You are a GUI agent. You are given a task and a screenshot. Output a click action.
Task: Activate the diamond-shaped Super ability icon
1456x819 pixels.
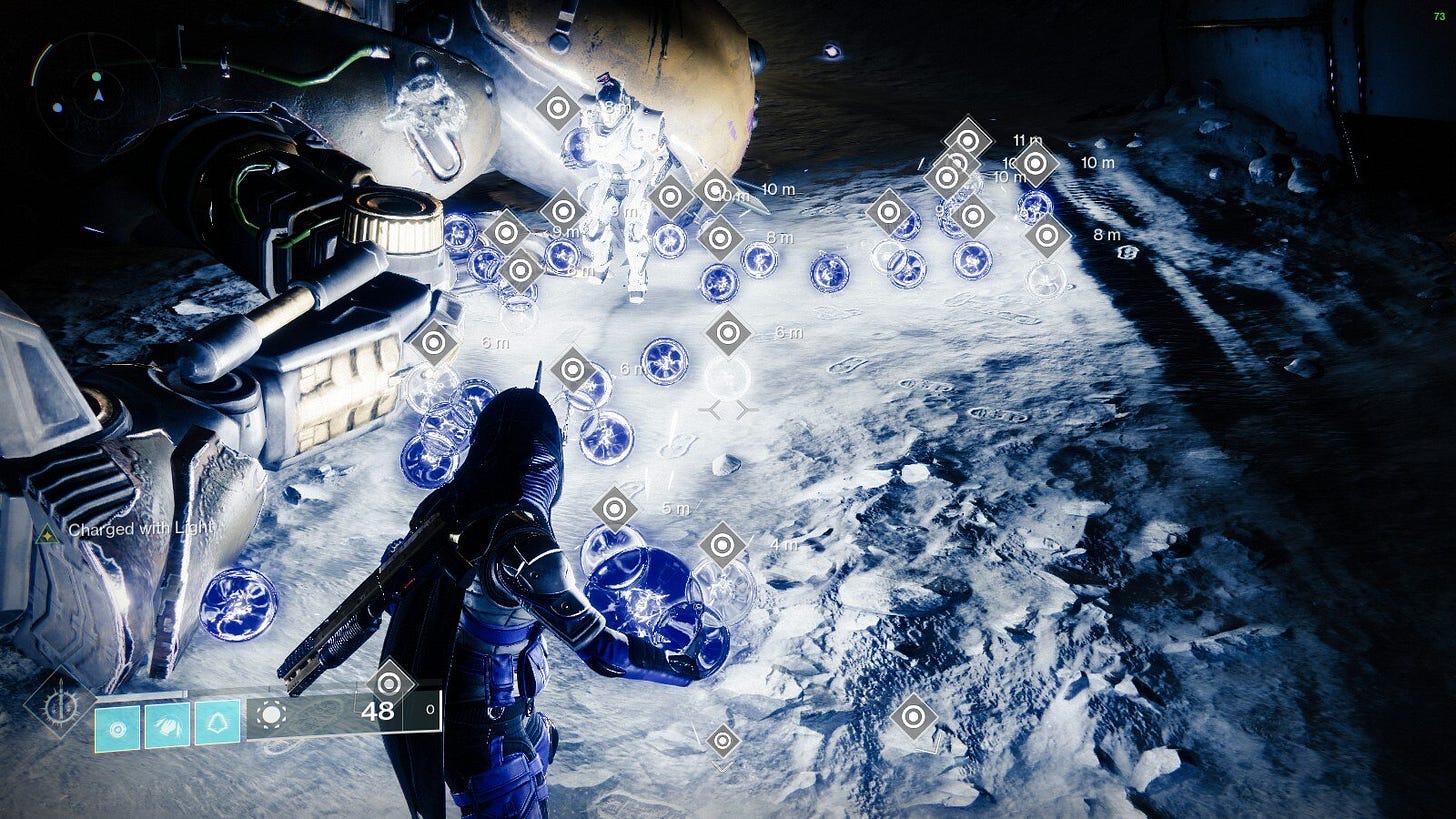[61, 703]
